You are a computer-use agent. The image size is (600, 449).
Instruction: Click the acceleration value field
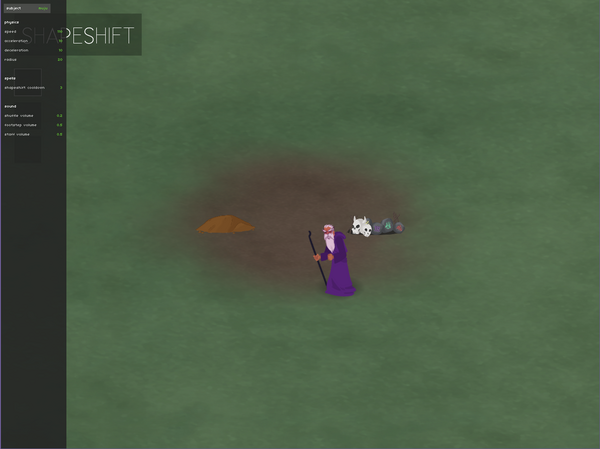(x=60, y=40)
